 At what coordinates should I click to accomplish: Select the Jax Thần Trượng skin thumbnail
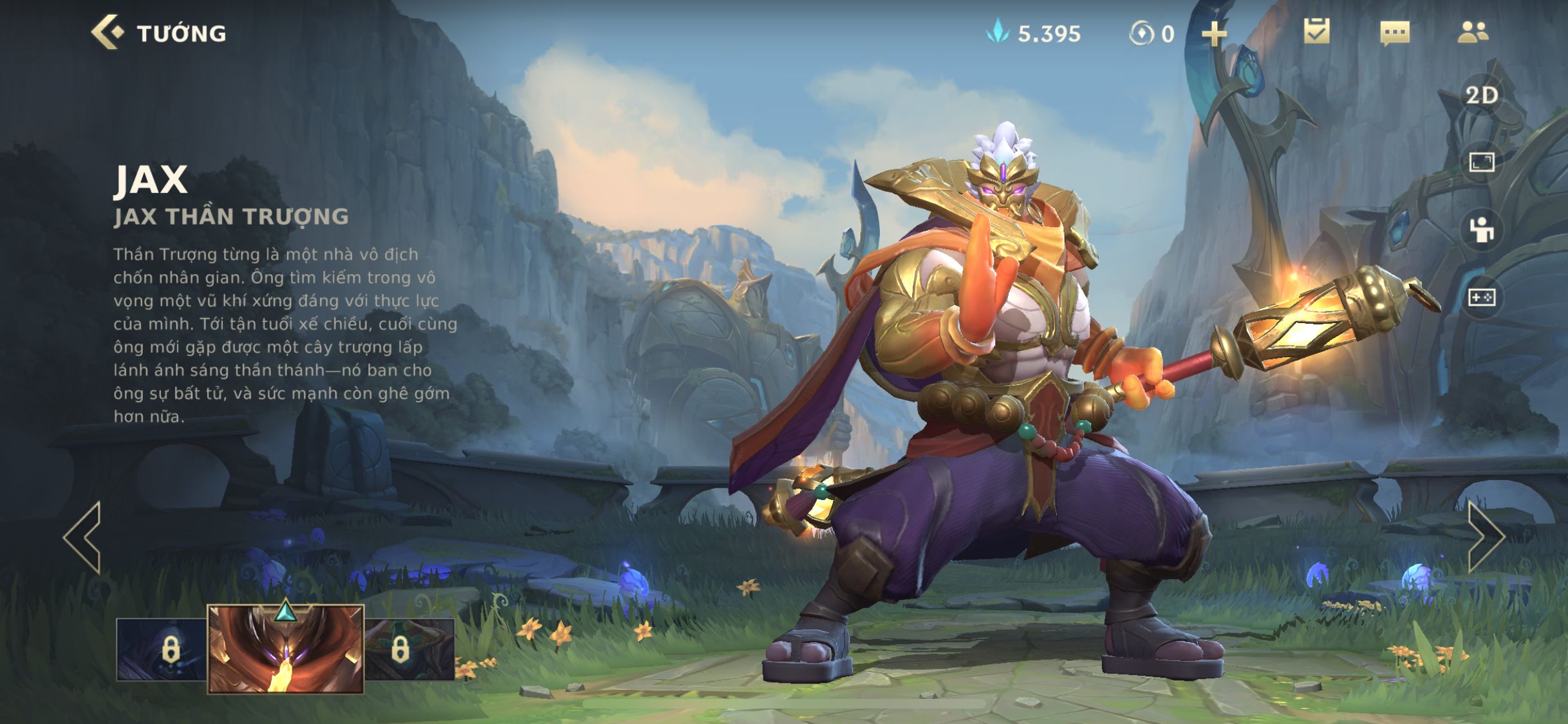pos(286,650)
